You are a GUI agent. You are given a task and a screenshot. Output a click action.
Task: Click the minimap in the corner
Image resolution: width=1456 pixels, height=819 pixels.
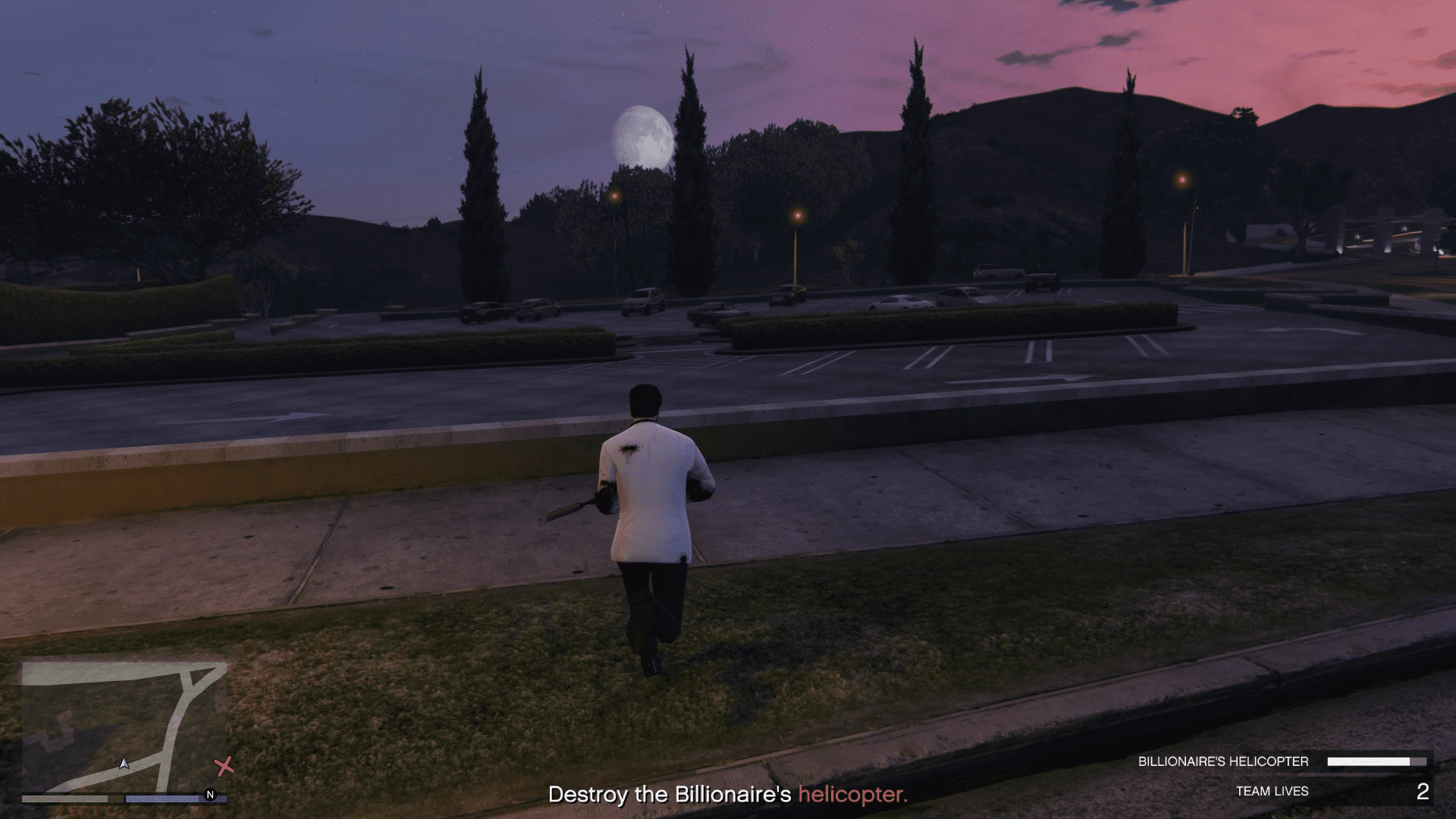[x=124, y=726]
